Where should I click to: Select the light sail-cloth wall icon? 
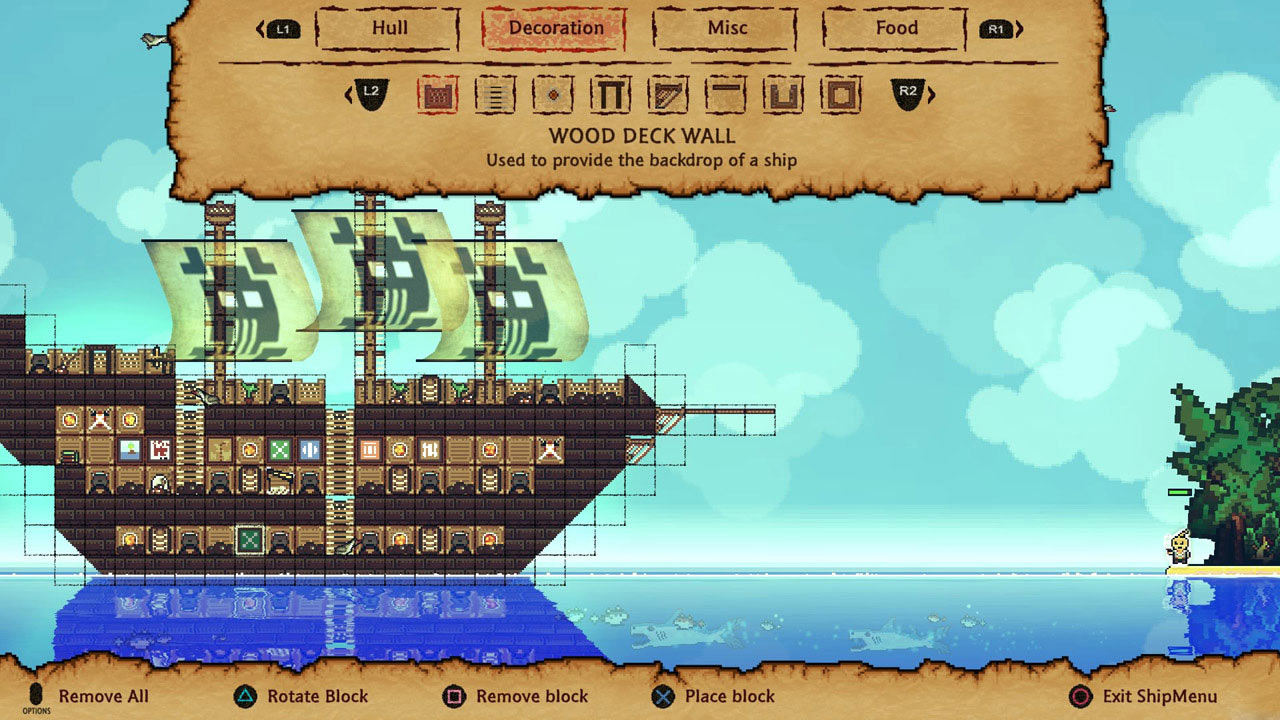point(494,95)
